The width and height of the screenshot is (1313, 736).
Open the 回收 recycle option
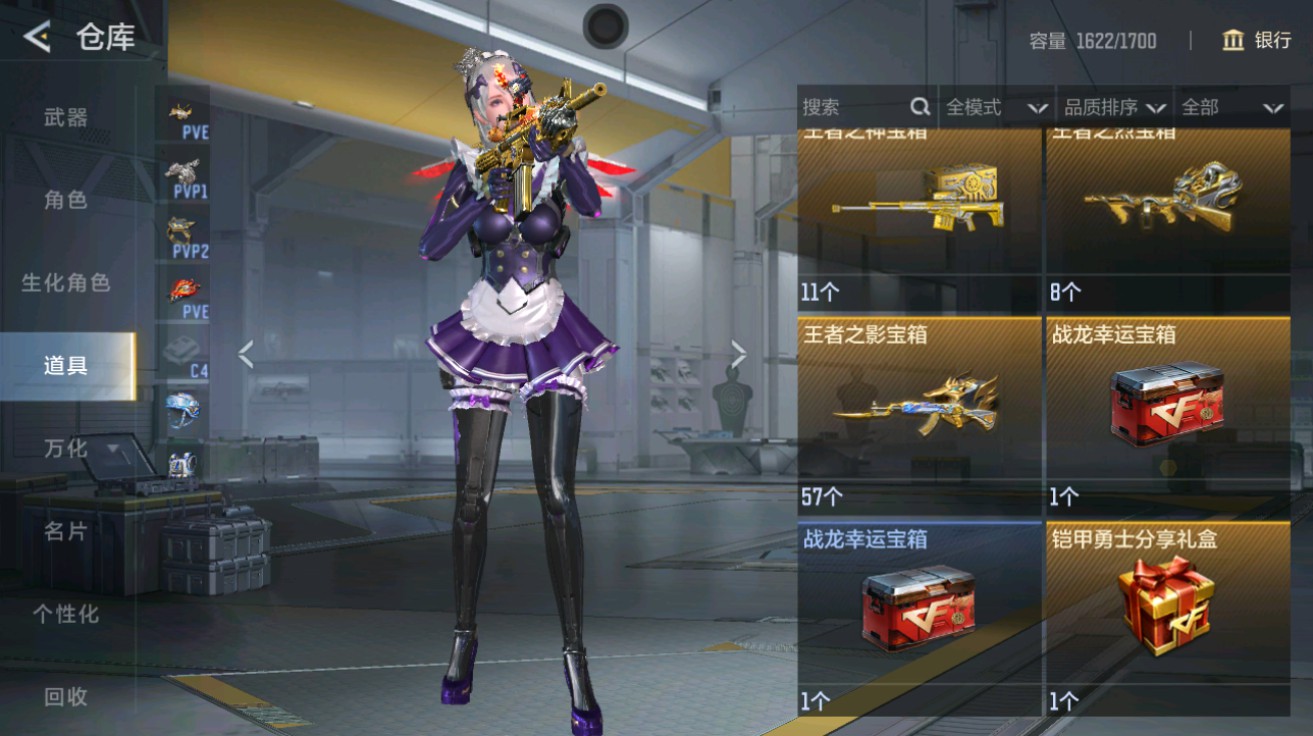pyautogui.click(x=63, y=702)
